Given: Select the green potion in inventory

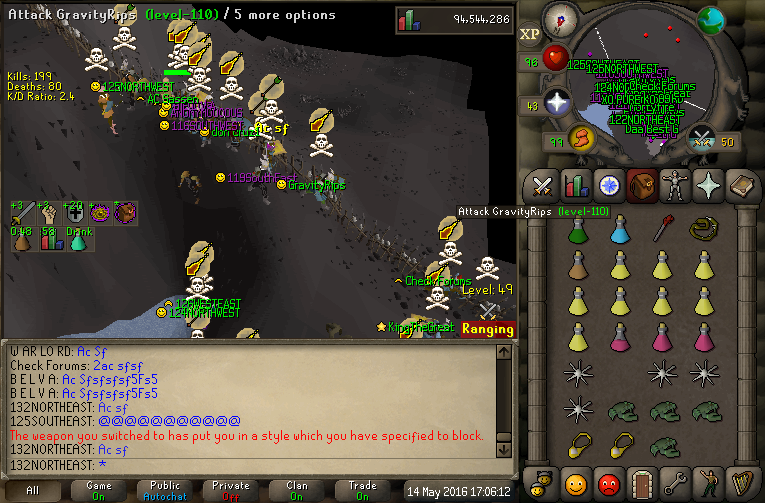Looking at the screenshot, I should click(577, 231).
